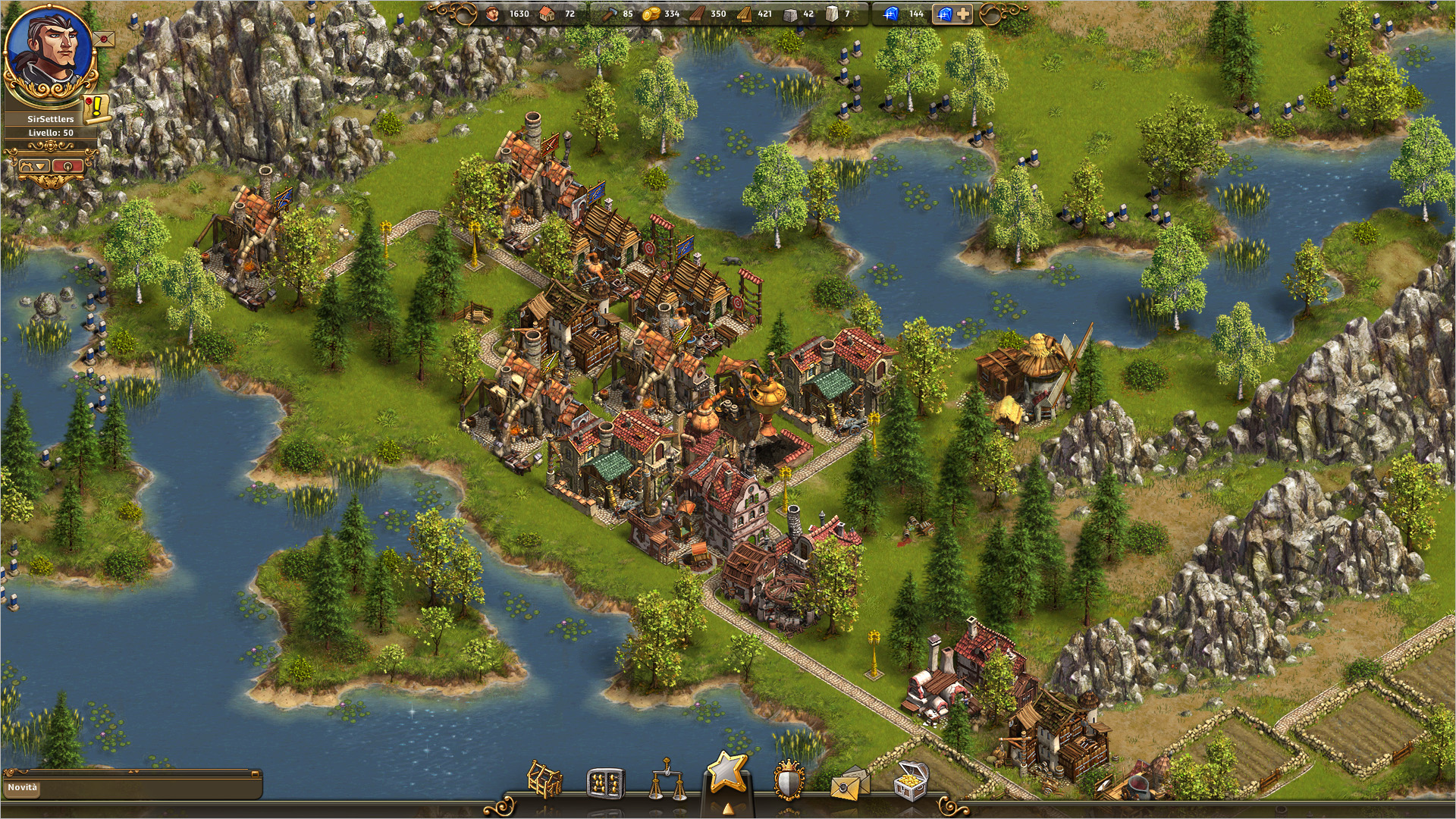Expand the Novità news panel

click(x=131, y=787)
